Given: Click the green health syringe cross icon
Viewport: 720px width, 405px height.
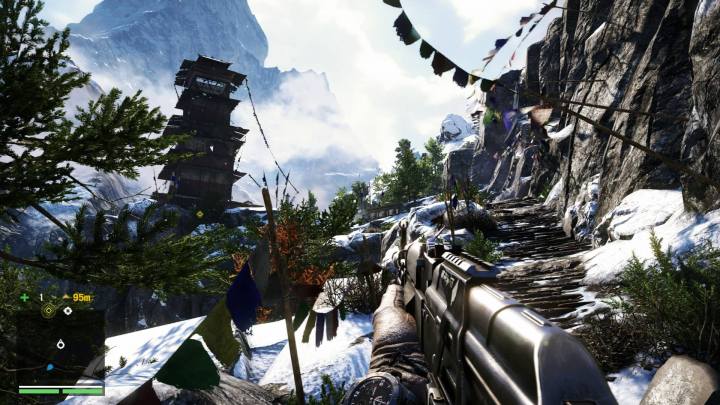Looking at the screenshot, I should (24, 297).
